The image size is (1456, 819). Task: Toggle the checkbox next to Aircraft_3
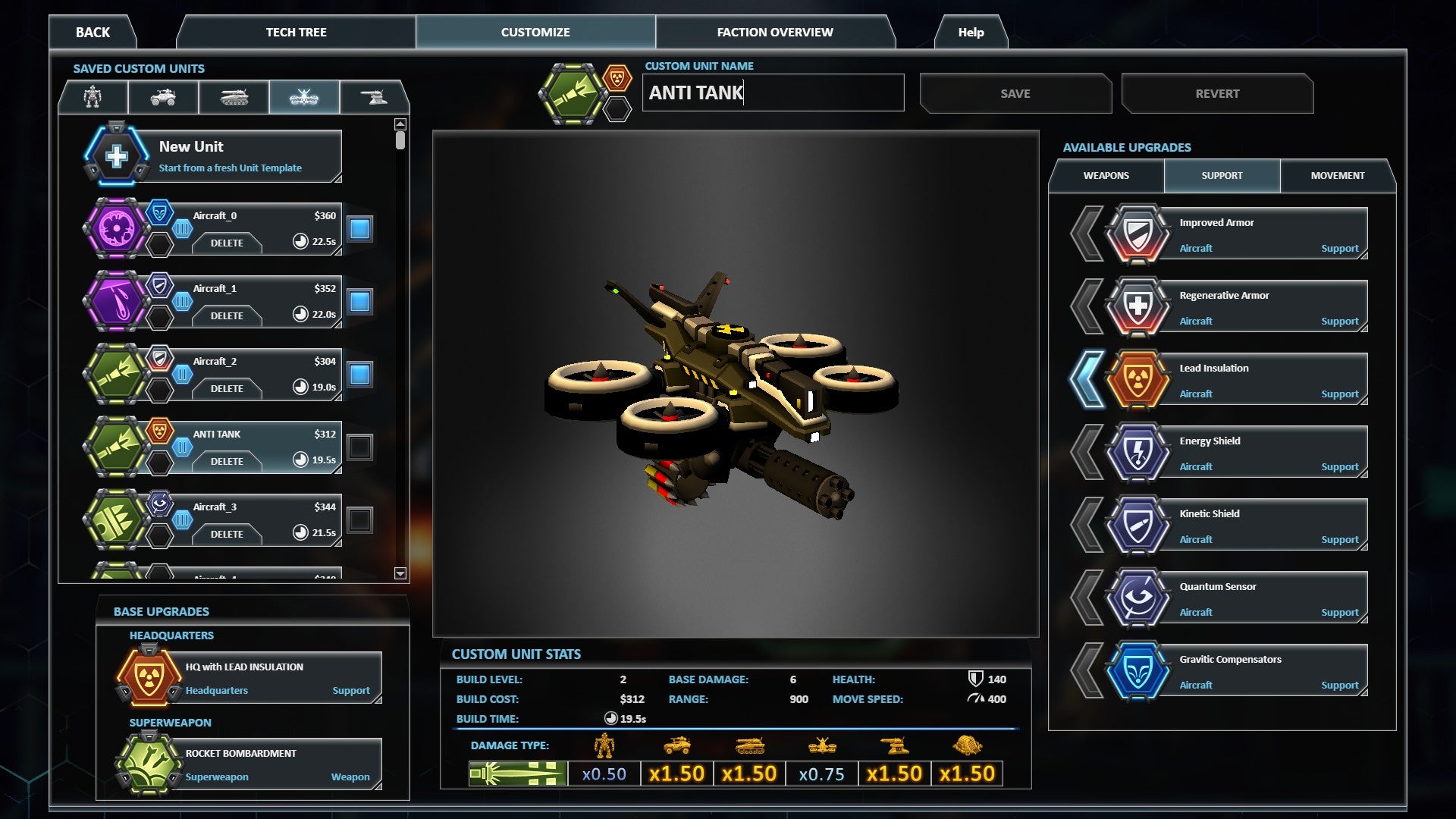tap(359, 519)
